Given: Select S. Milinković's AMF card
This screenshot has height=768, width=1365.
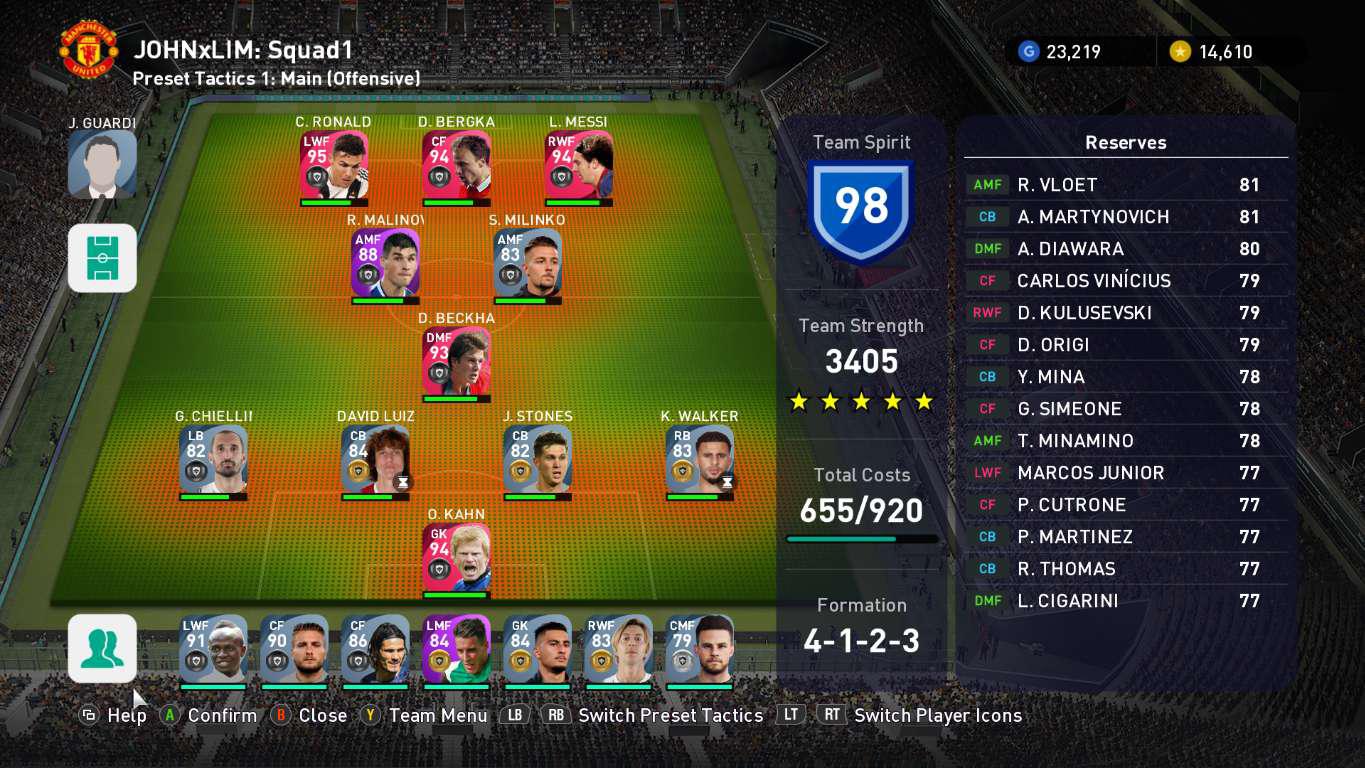Looking at the screenshot, I should [528, 263].
